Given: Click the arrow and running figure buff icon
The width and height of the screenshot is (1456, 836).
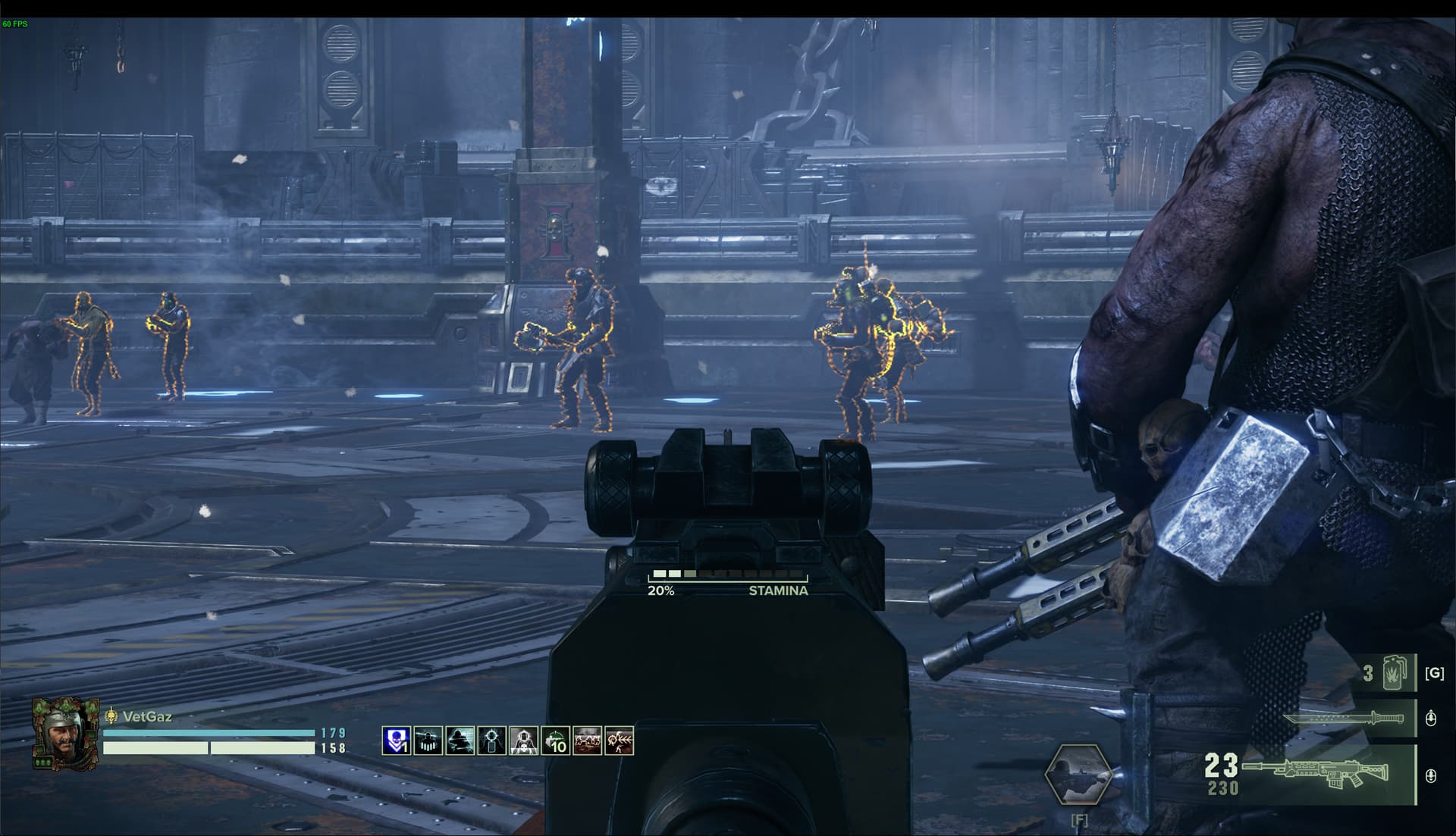Looking at the screenshot, I should click(x=619, y=741).
